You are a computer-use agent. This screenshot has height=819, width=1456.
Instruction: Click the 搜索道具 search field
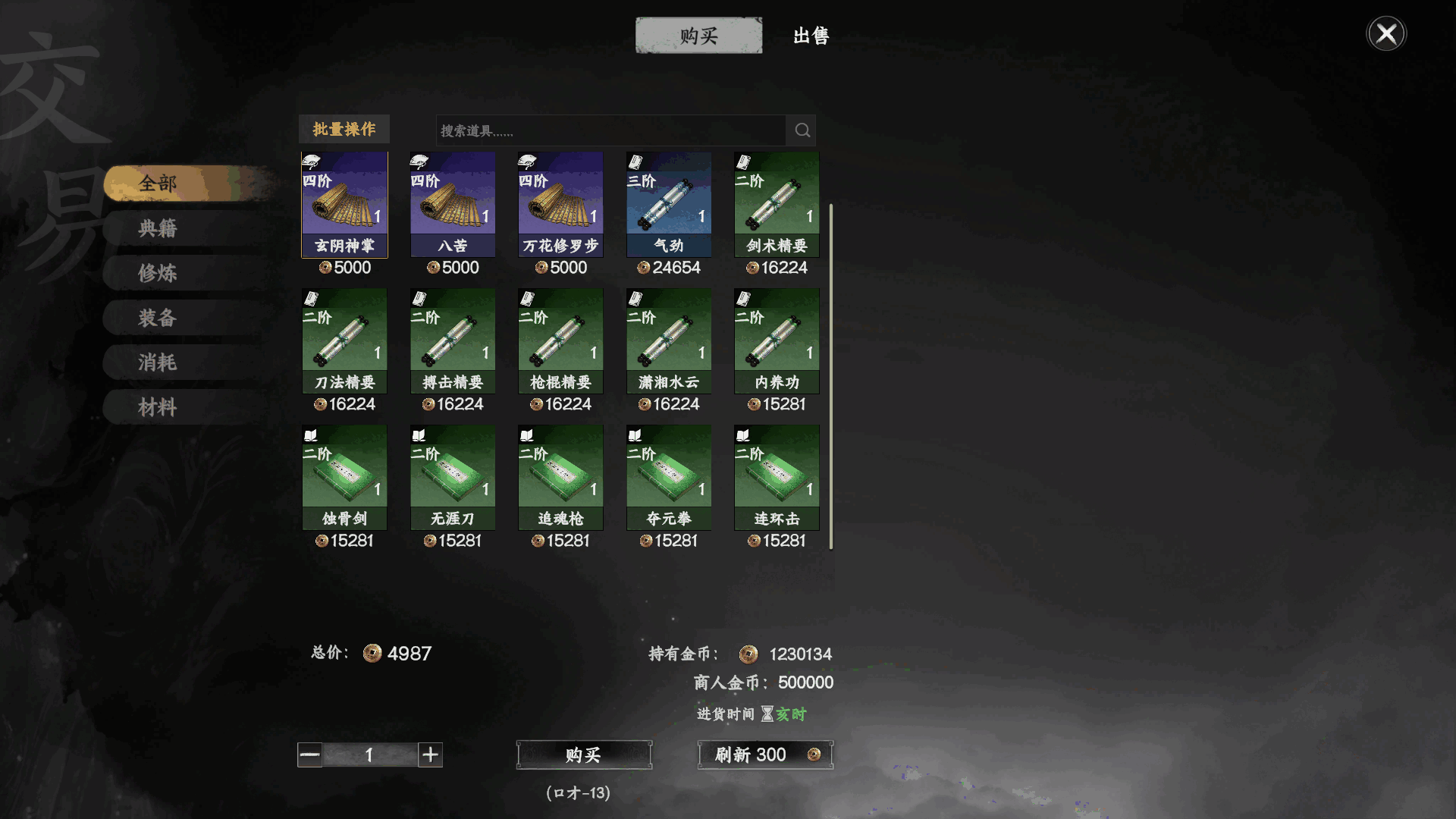[610, 130]
